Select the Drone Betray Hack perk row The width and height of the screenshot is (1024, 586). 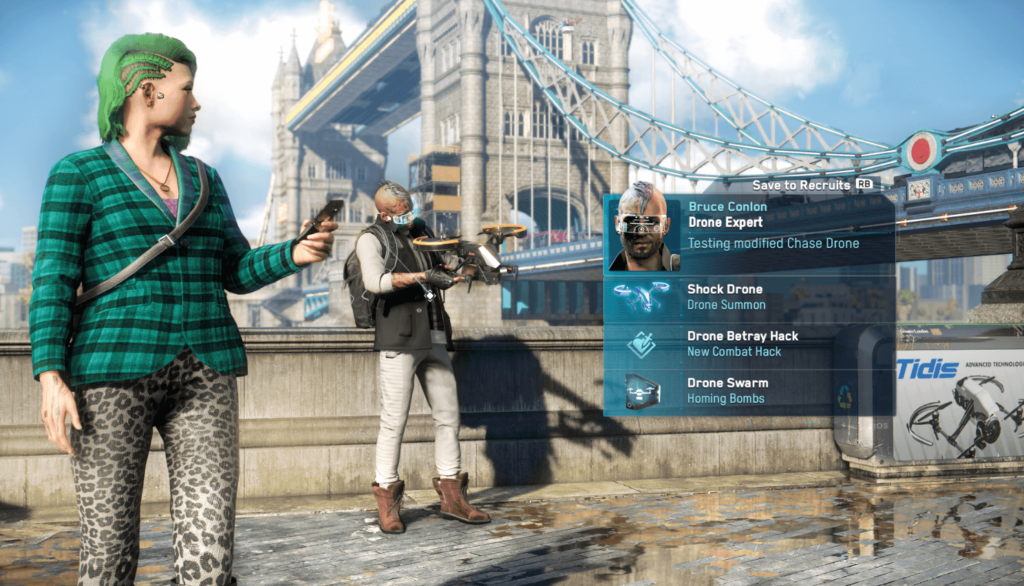pyautogui.click(x=749, y=344)
